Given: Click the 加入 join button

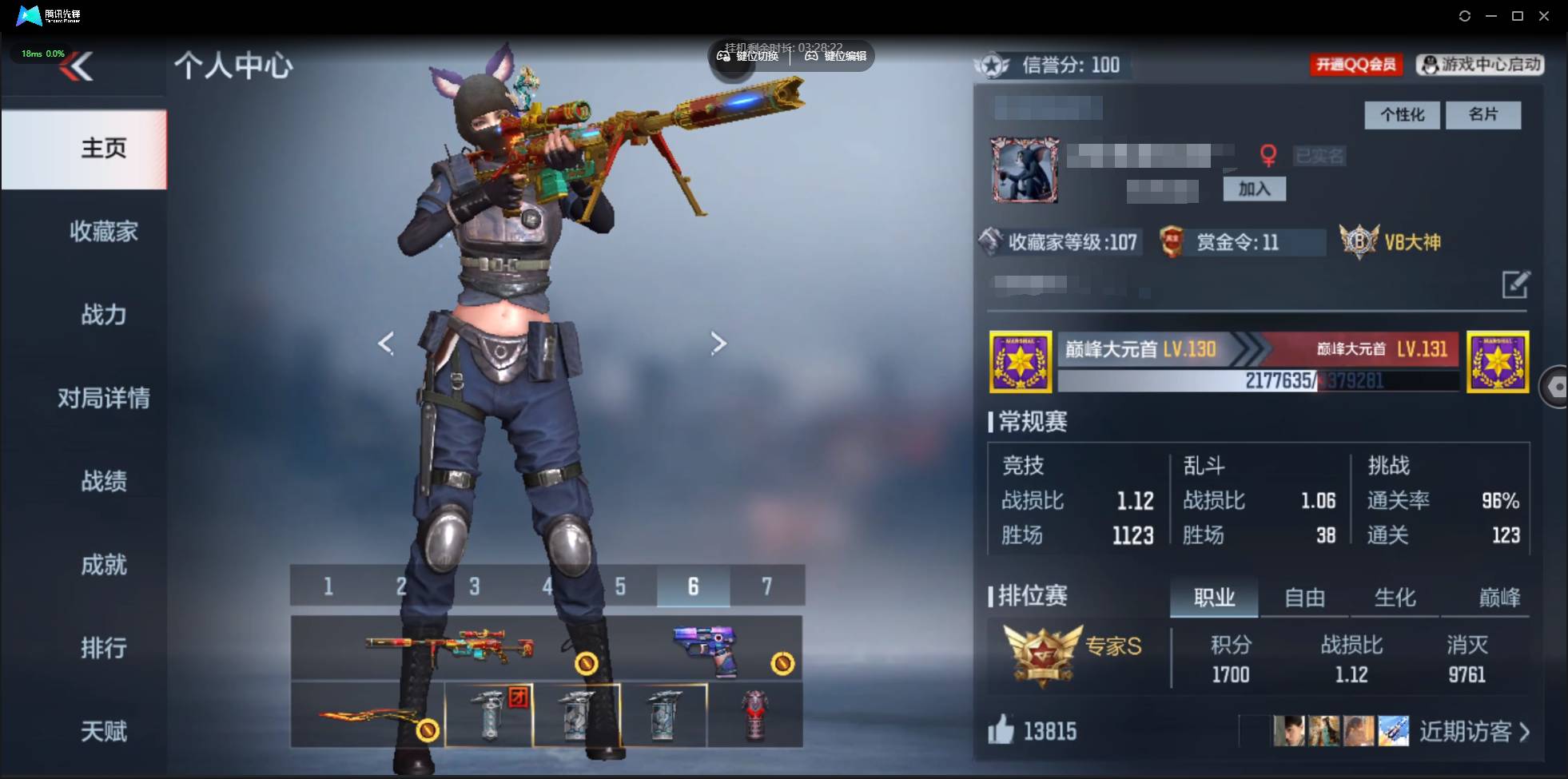Looking at the screenshot, I should tap(1254, 189).
